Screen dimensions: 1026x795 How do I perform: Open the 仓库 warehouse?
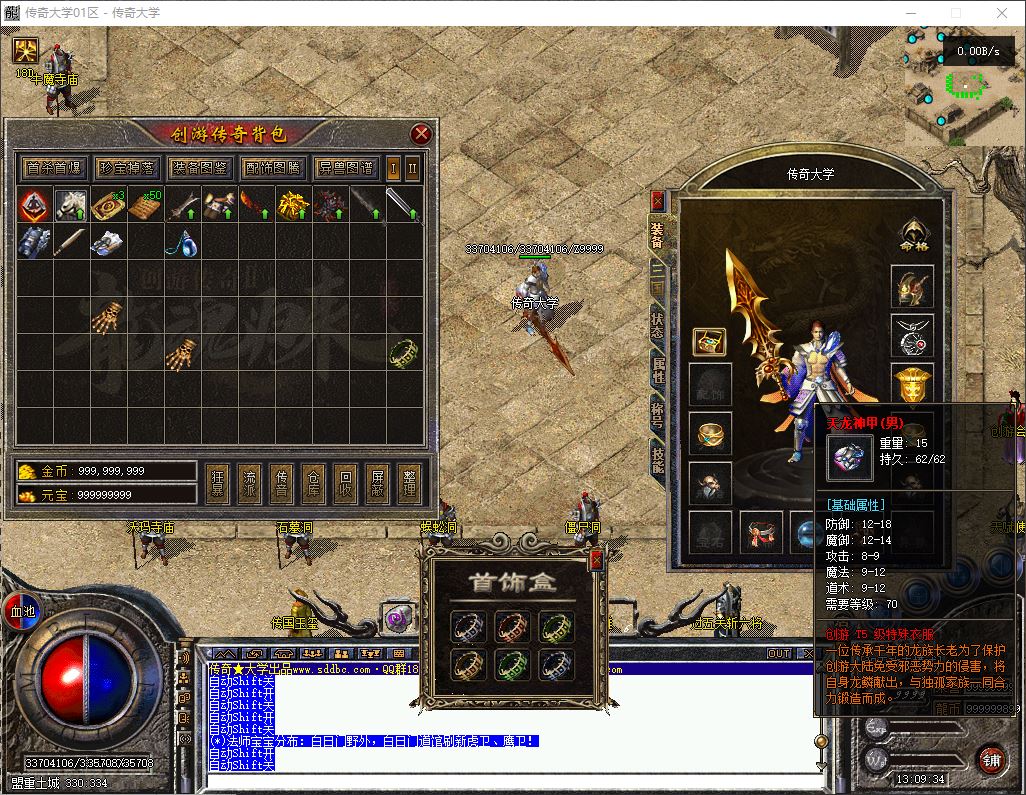coord(313,484)
